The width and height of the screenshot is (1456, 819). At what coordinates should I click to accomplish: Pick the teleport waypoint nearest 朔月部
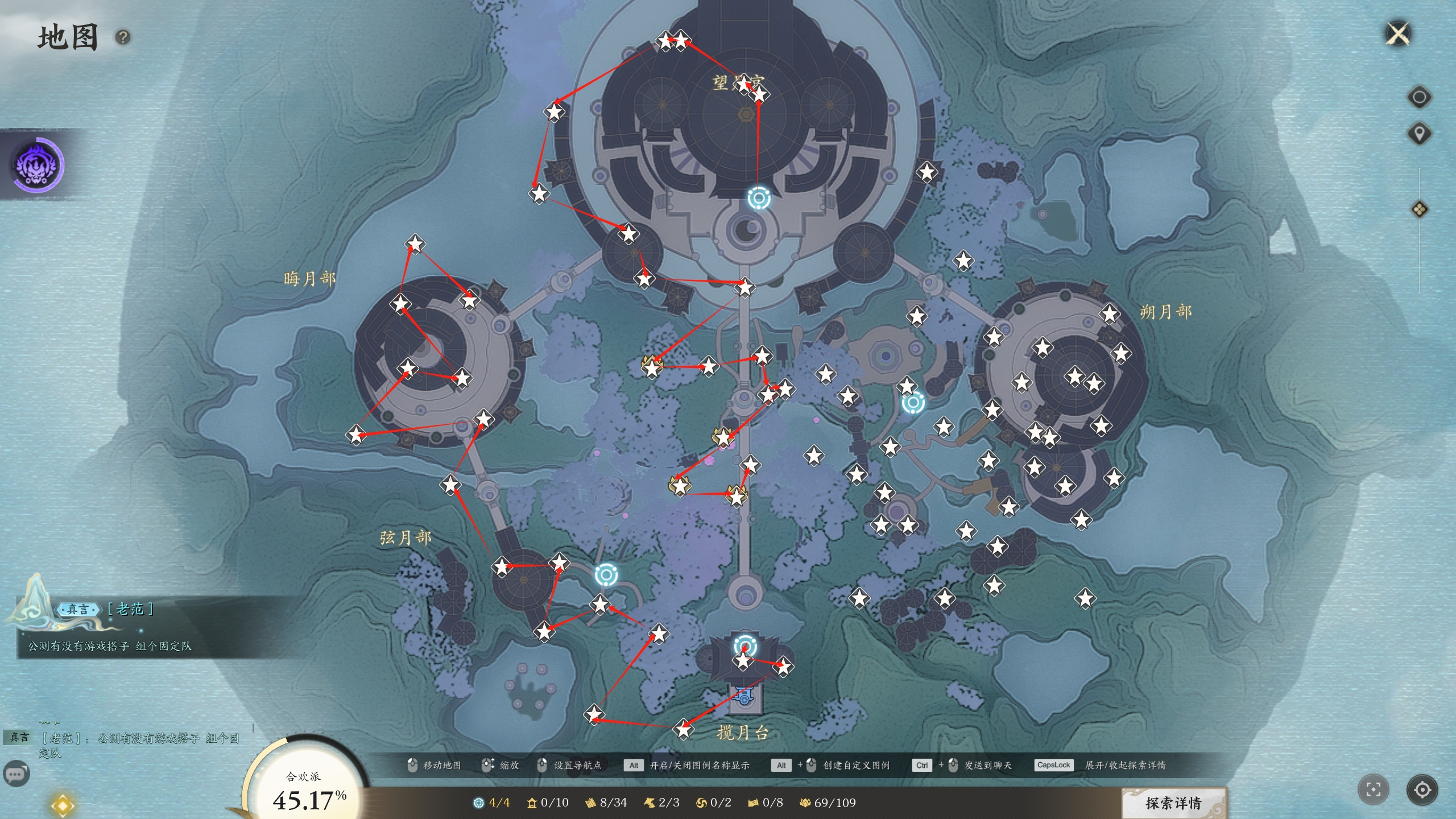pyautogui.click(x=913, y=403)
